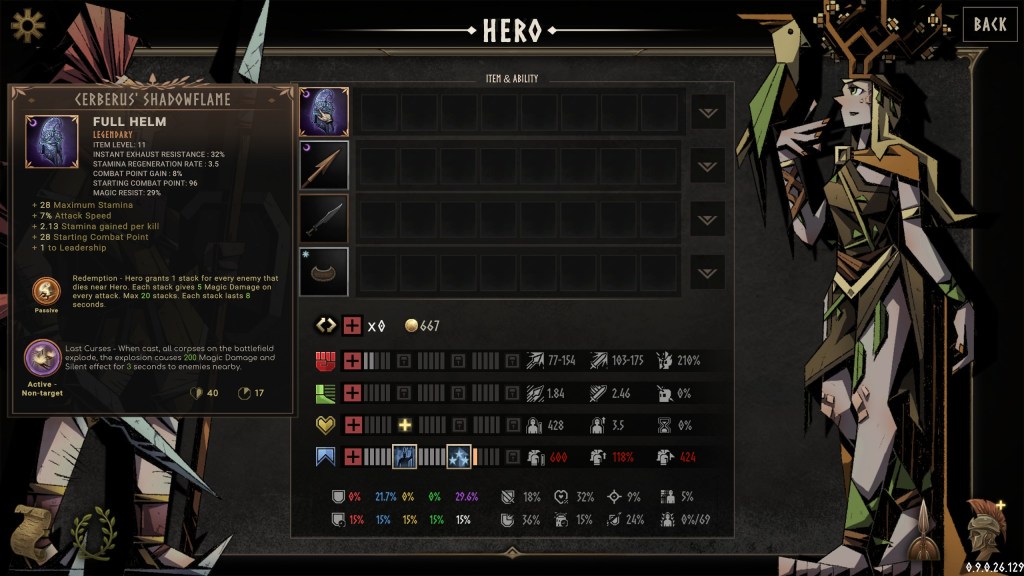Expand the spear row dropdown arrow
This screenshot has width=1024, height=576.
(x=708, y=166)
